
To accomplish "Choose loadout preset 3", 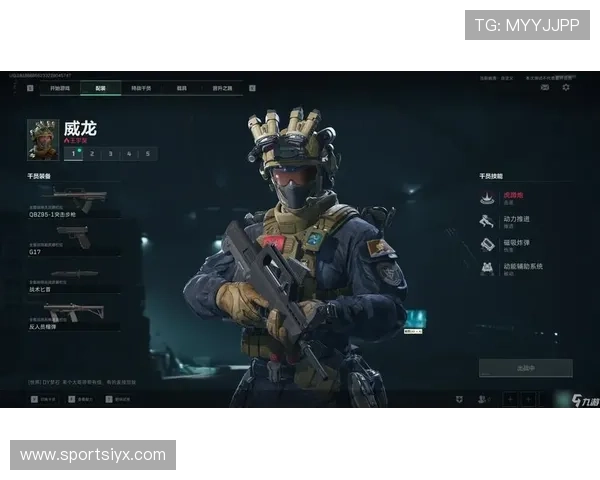I will pos(110,153).
